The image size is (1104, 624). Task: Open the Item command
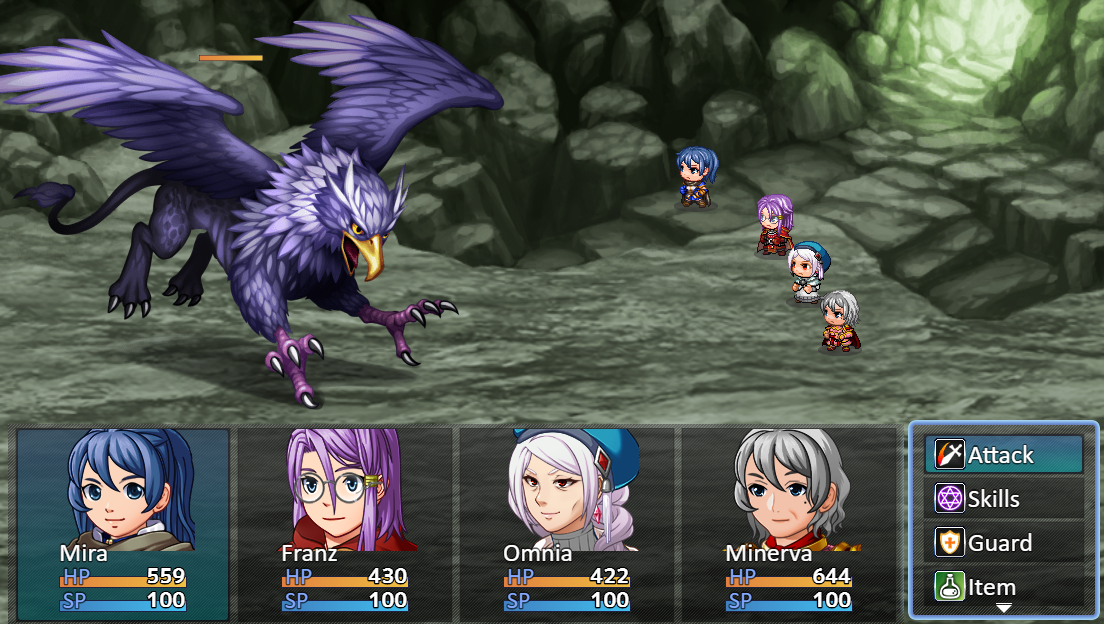click(1003, 586)
